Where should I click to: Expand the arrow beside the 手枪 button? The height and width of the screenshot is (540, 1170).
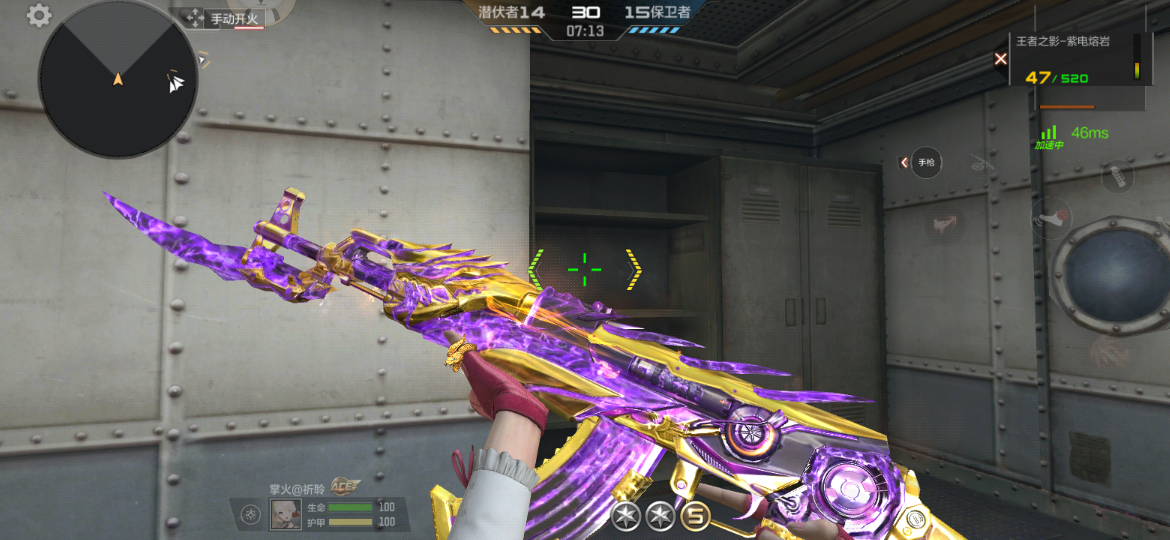click(x=905, y=162)
